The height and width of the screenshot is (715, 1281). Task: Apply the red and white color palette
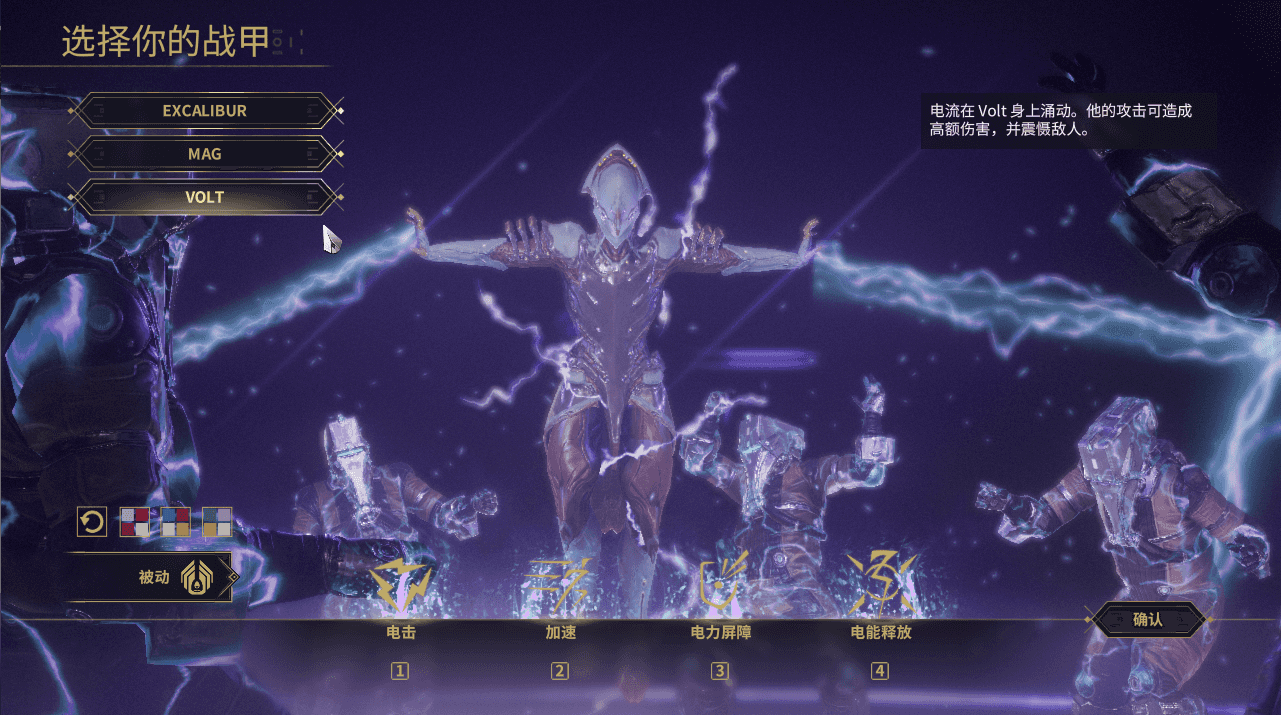point(134,522)
